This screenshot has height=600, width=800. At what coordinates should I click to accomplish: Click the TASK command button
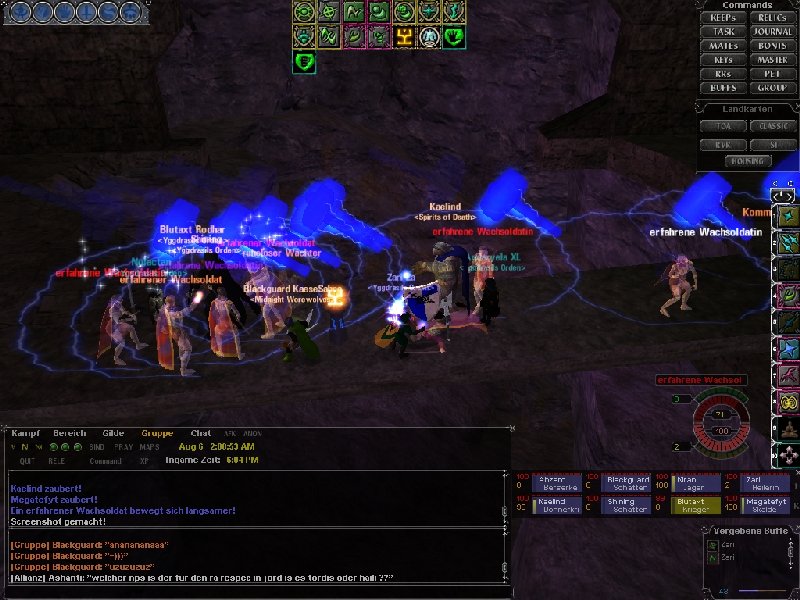723,32
